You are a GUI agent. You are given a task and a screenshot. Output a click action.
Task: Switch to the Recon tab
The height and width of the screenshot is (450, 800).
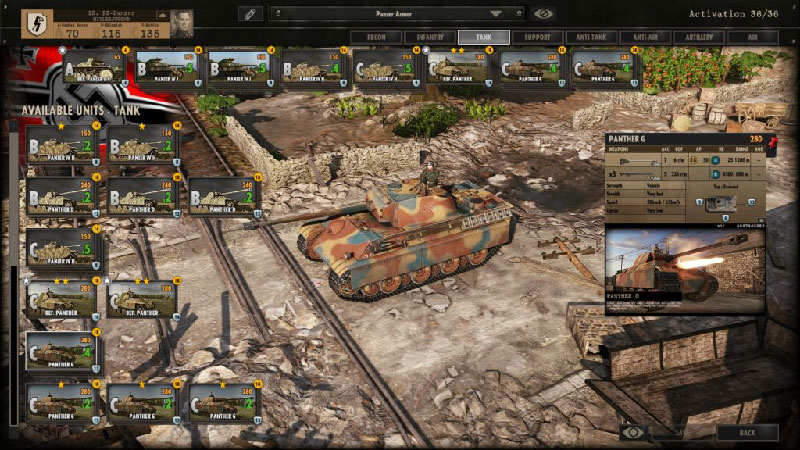click(371, 37)
